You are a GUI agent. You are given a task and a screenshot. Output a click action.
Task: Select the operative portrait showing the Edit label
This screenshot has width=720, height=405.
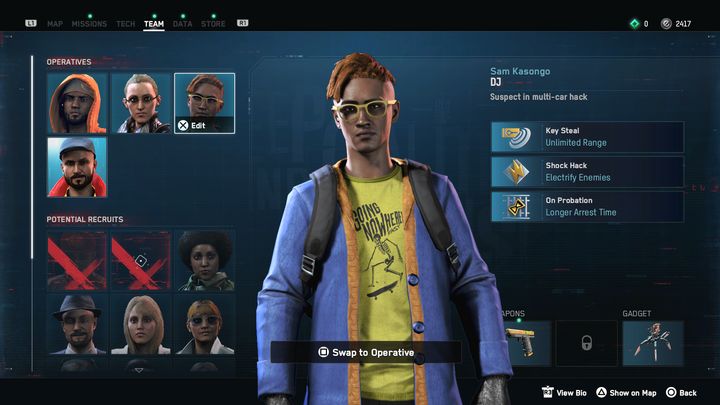204,103
